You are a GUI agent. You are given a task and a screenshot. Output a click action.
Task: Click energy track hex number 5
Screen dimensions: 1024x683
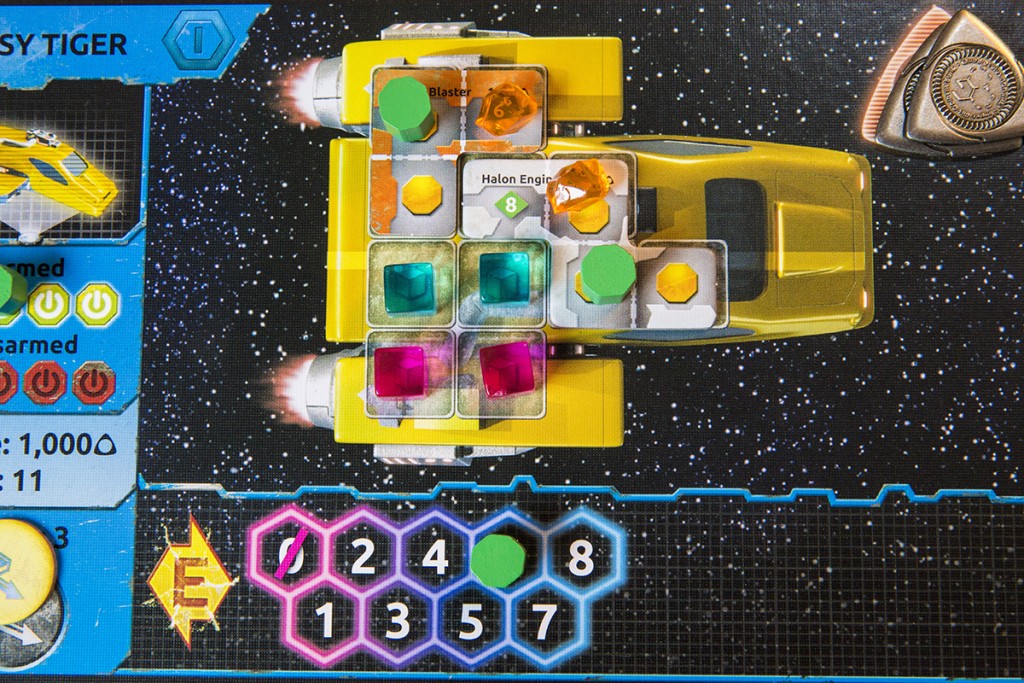click(x=471, y=621)
